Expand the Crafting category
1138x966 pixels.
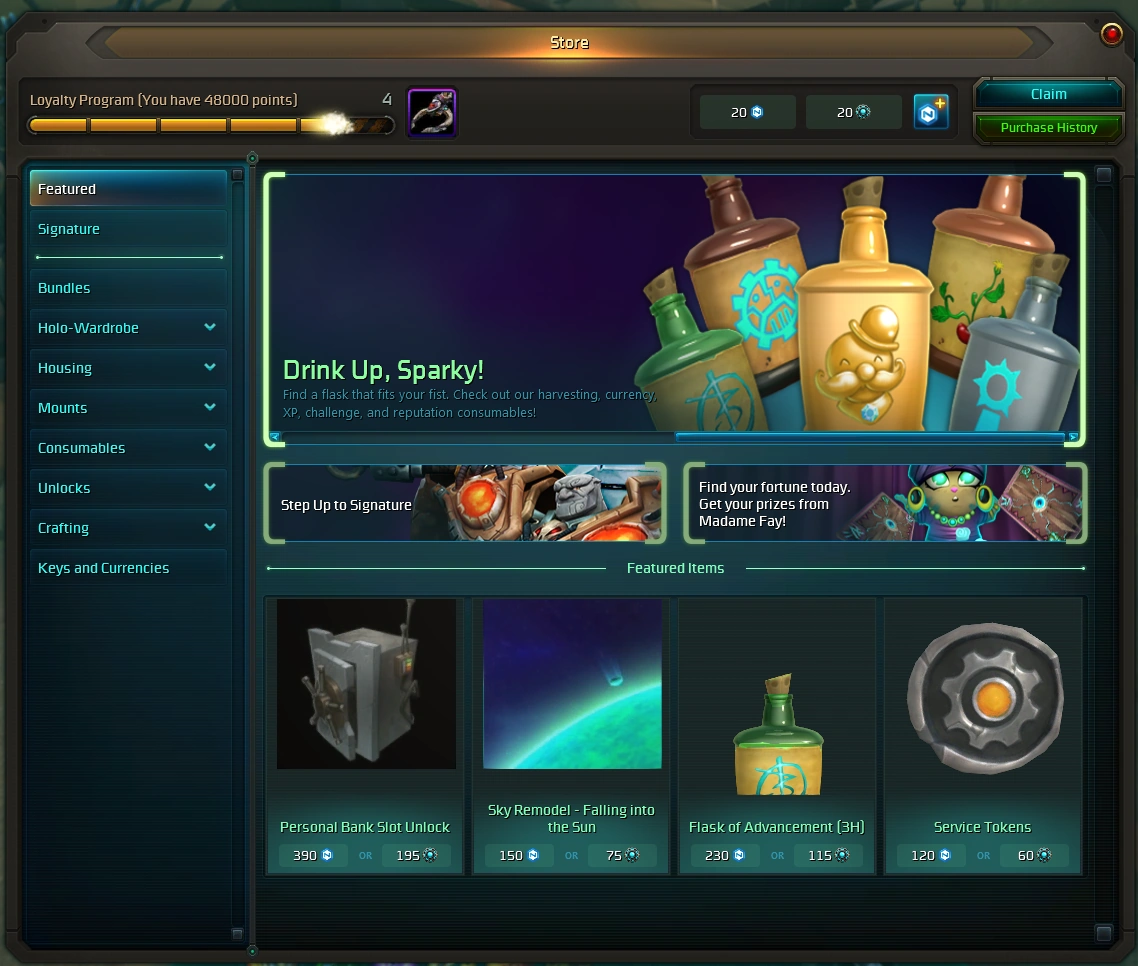point(128,528)
